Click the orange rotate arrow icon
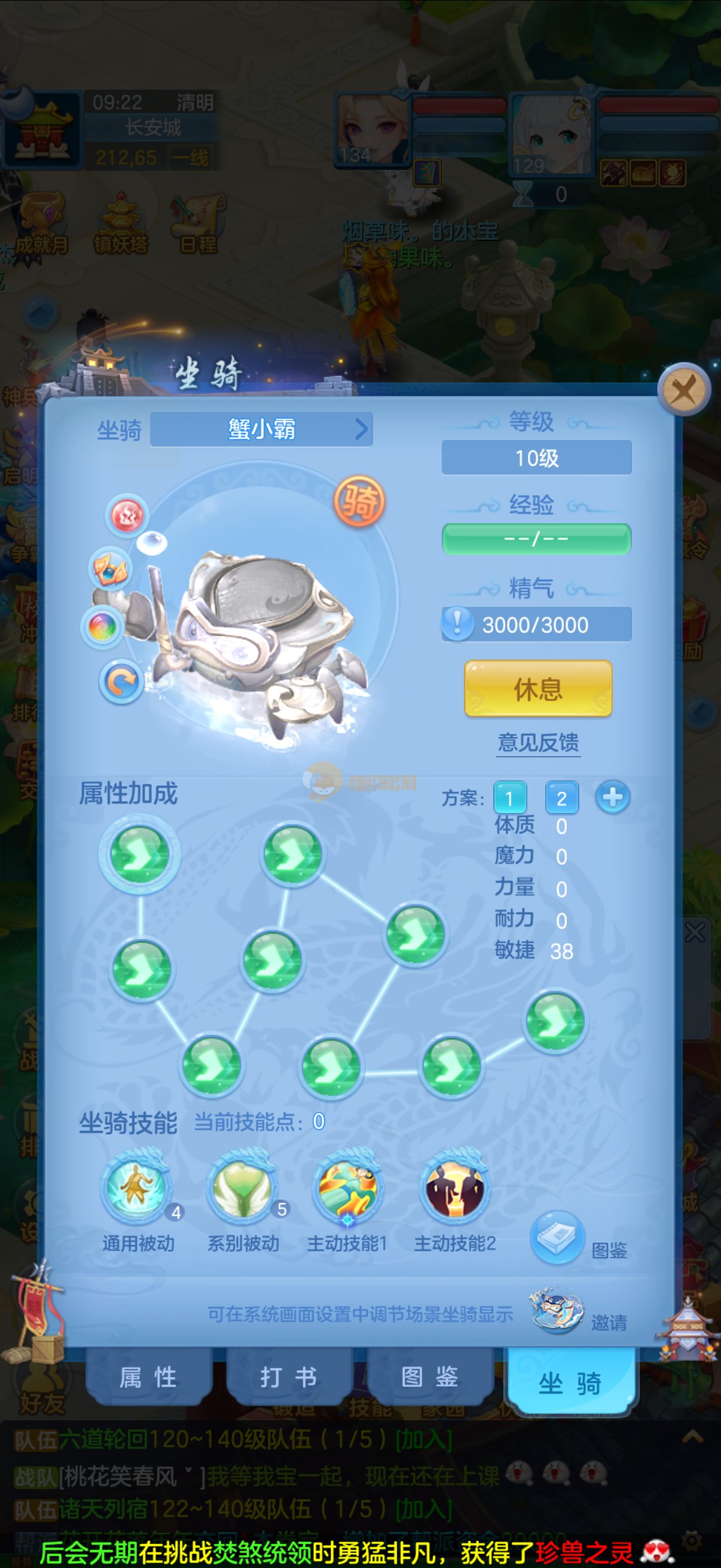The width and height of the screenshot is (721, 1568). [x=121, y=681]
